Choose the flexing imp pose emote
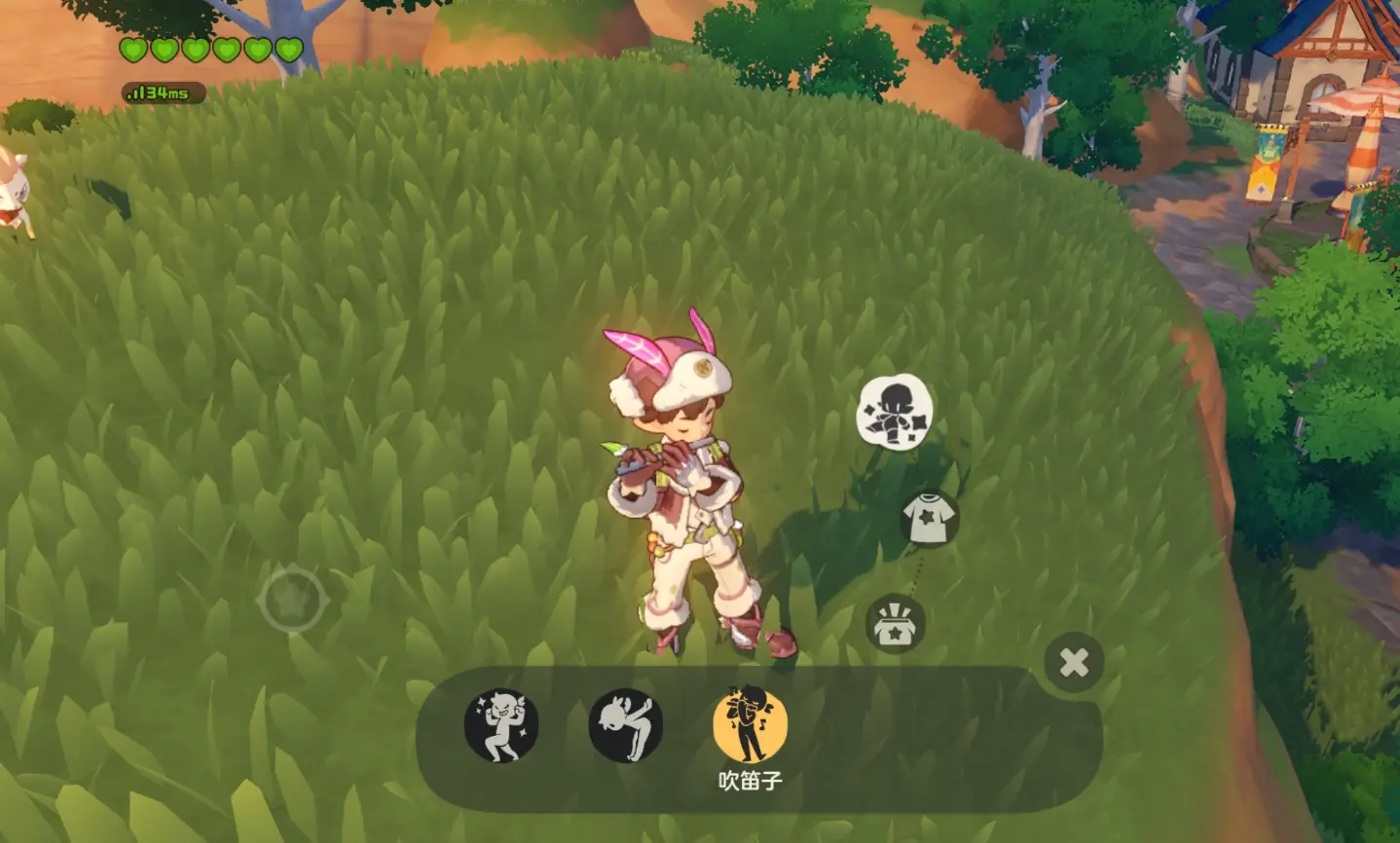 coord(501,725)
